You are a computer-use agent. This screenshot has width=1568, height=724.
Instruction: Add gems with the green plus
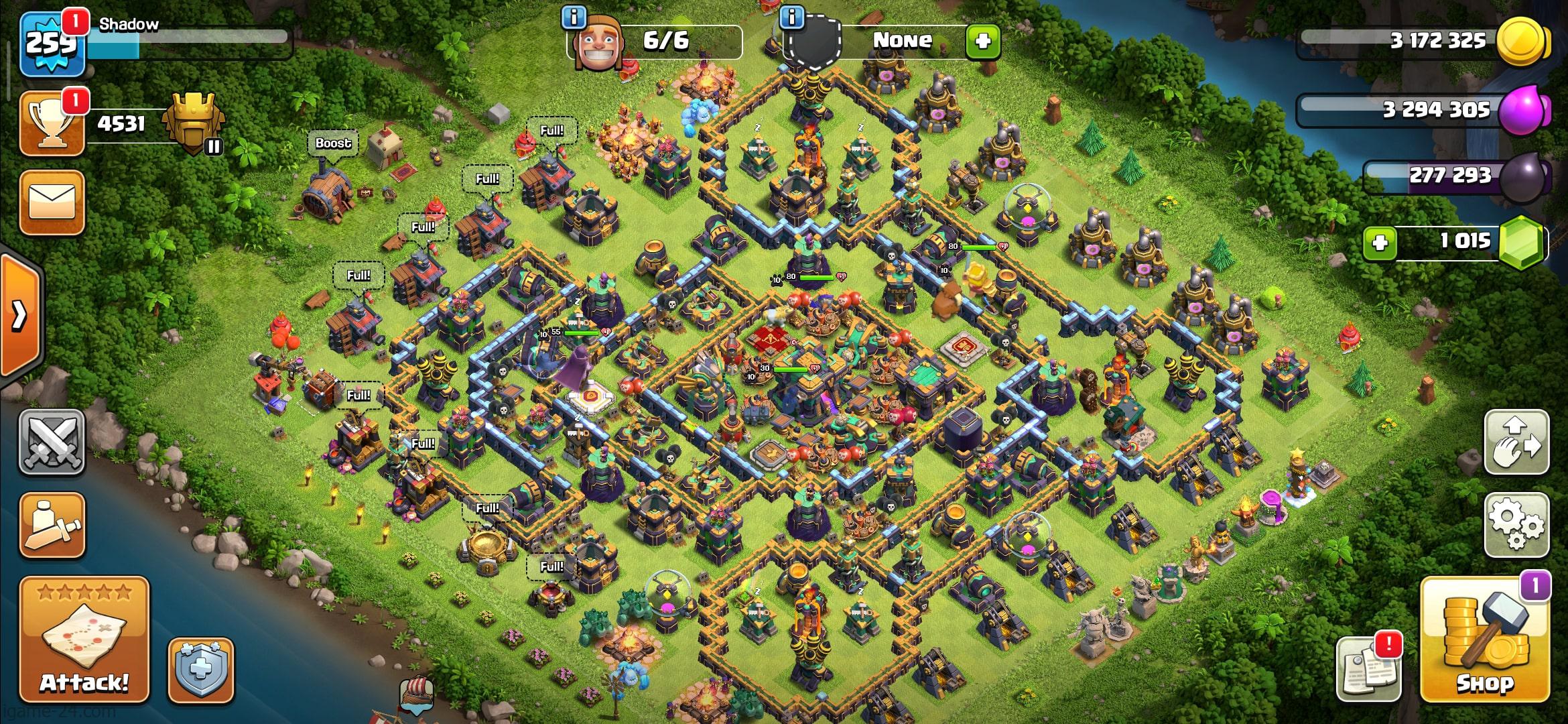click(x=1380, y=242)
